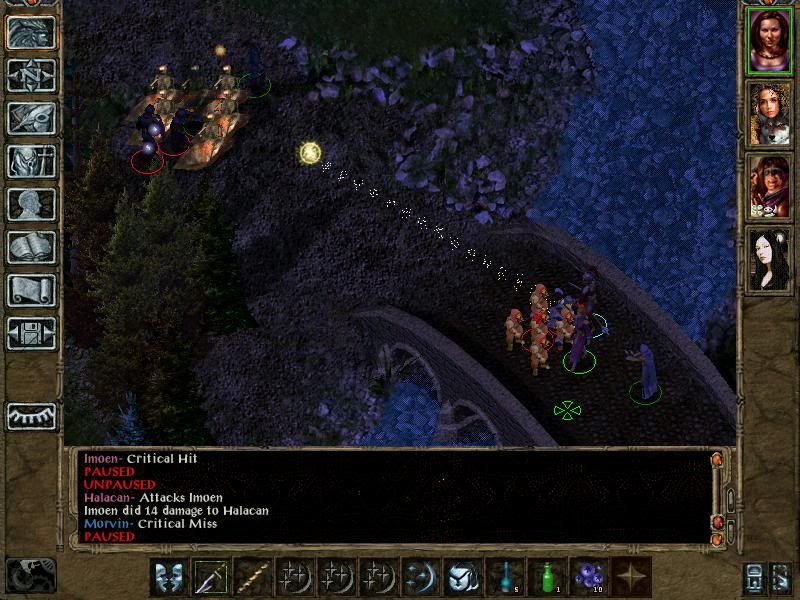The height and width of the screenshot is (600, 800).
Task: Open the inventory screen button
Action: point(31,161)
